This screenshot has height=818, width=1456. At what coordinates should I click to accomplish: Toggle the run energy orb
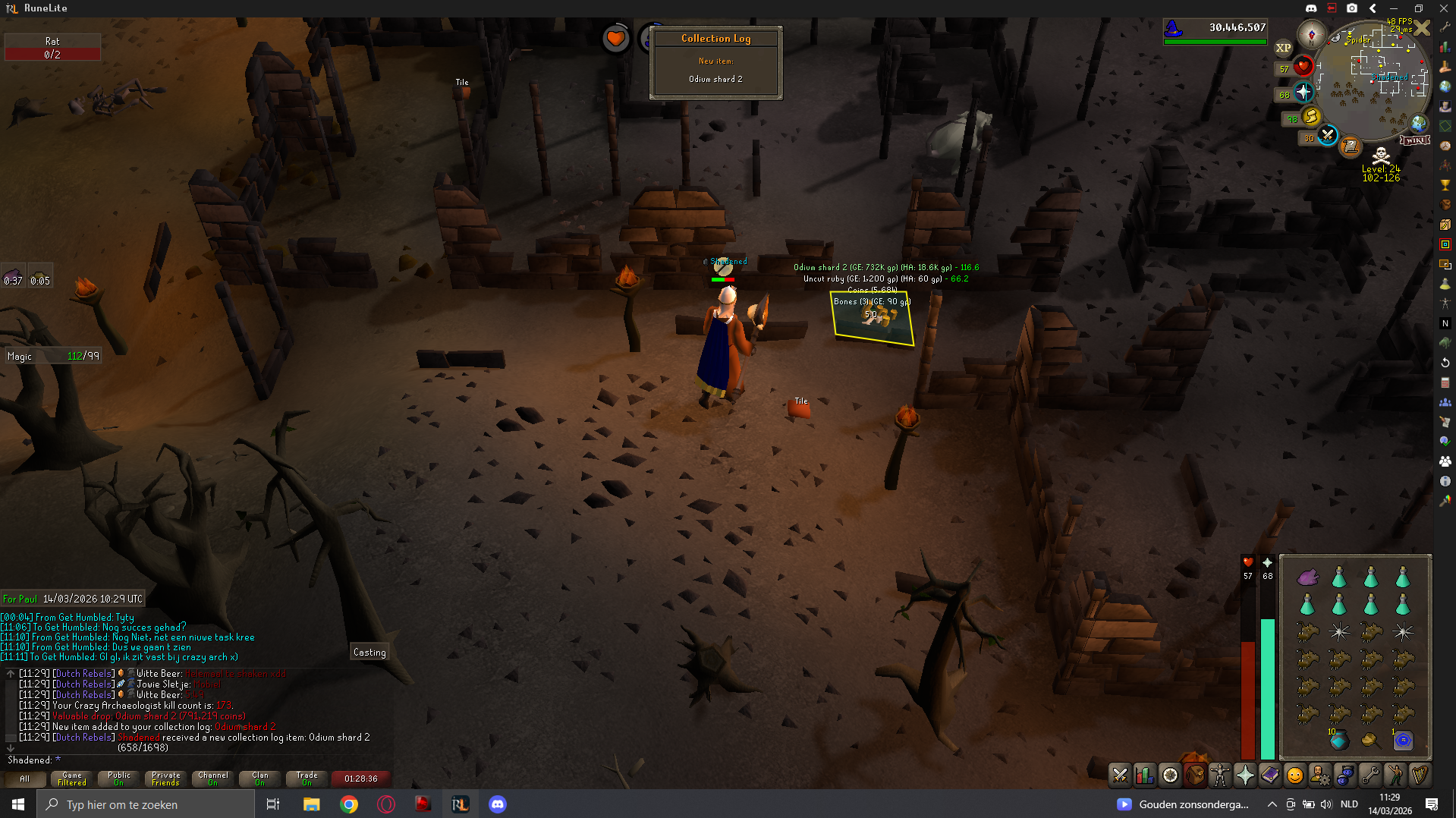pos(1311,116)
